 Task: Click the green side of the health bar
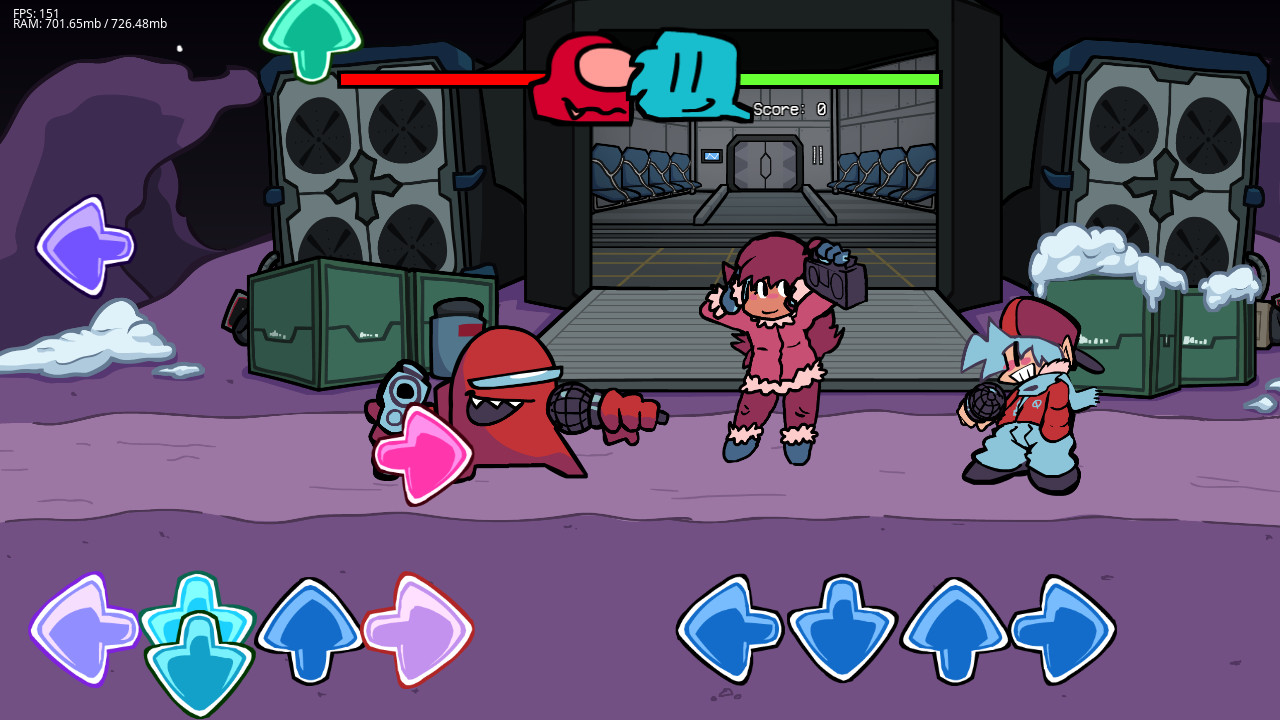click(x=840, y=77)
